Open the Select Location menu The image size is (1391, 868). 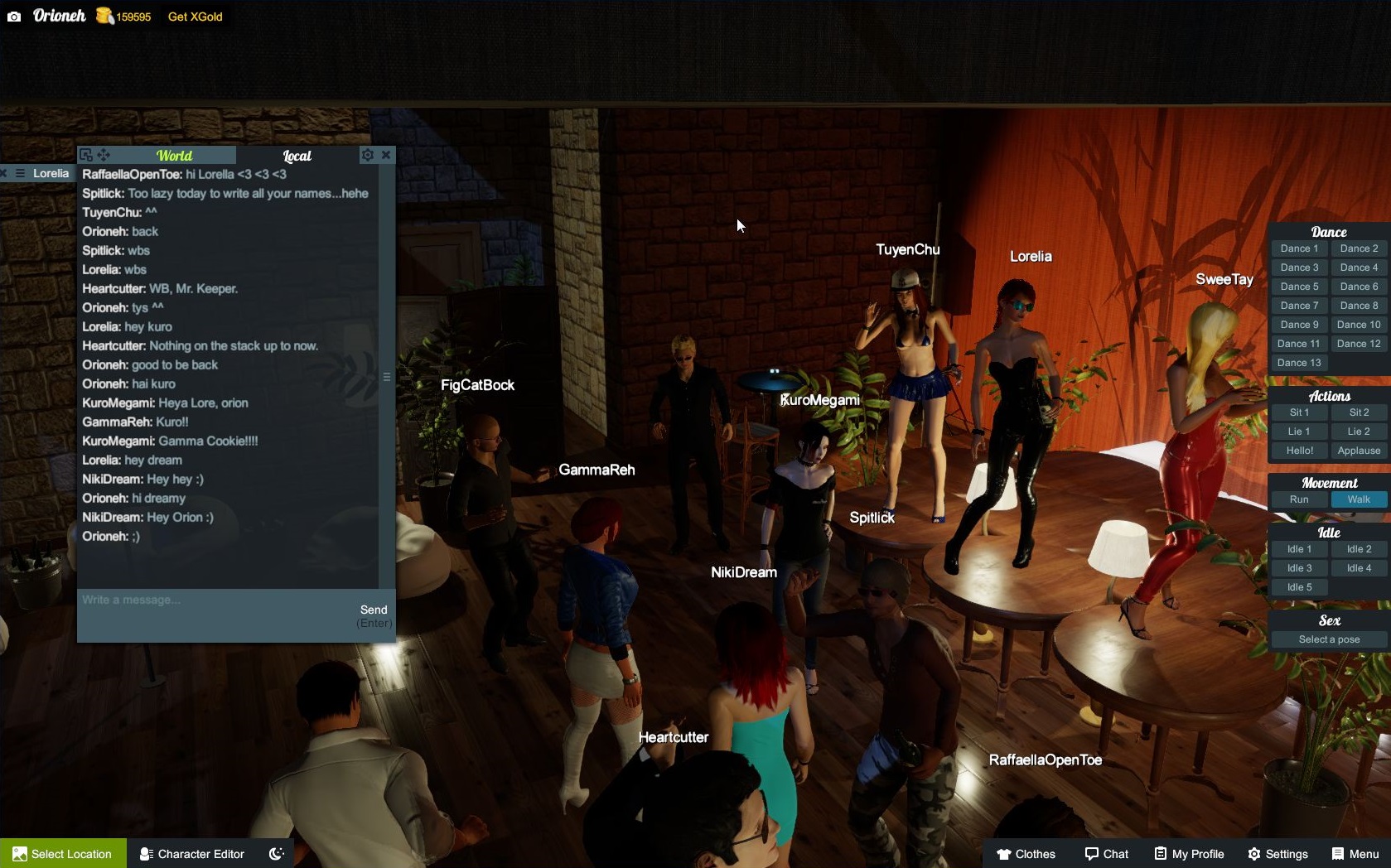(x=63, y=854)
